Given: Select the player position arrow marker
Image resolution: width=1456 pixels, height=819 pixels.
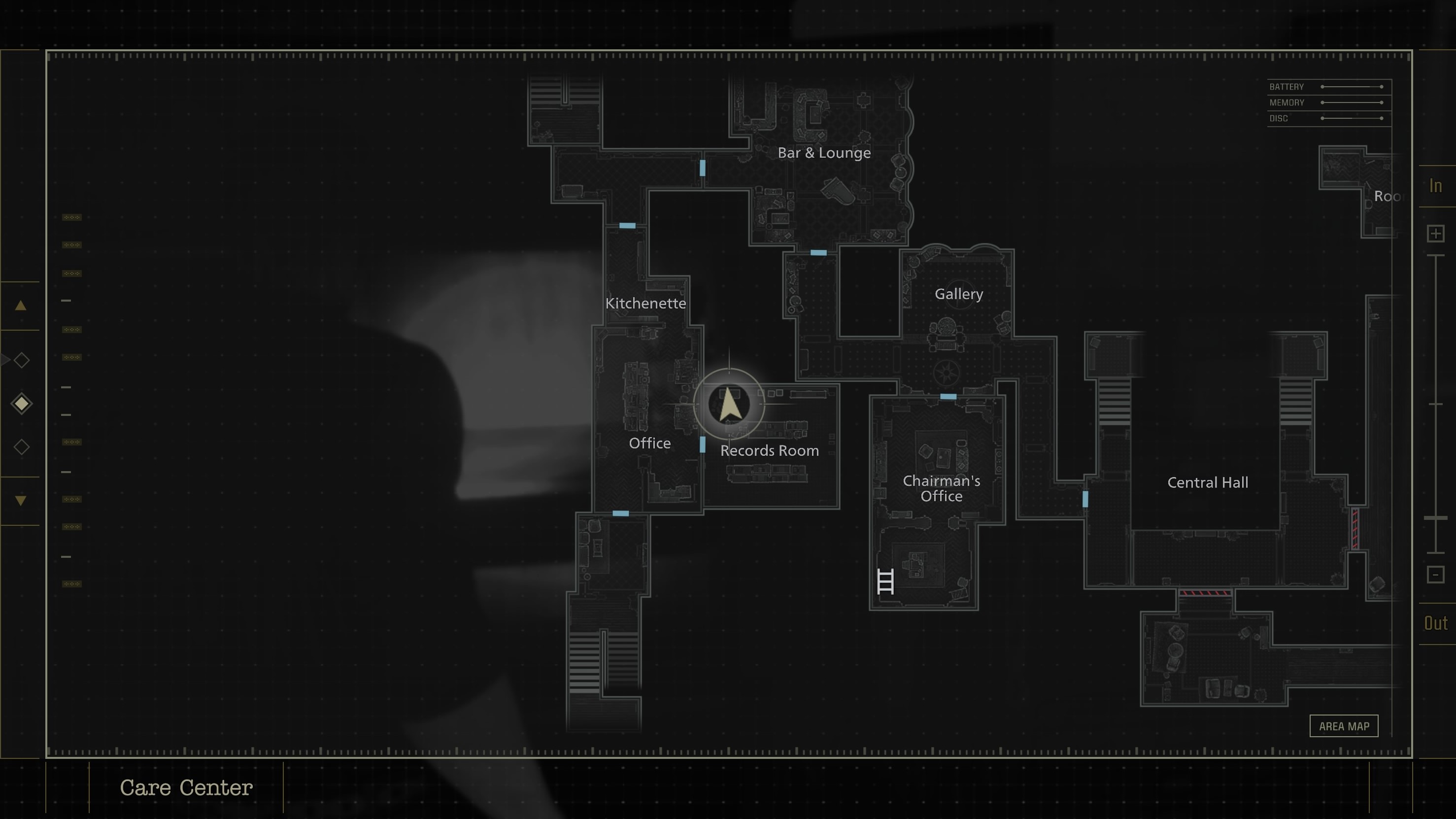Looking at the screenshot, I should click(x=730, y=404).
